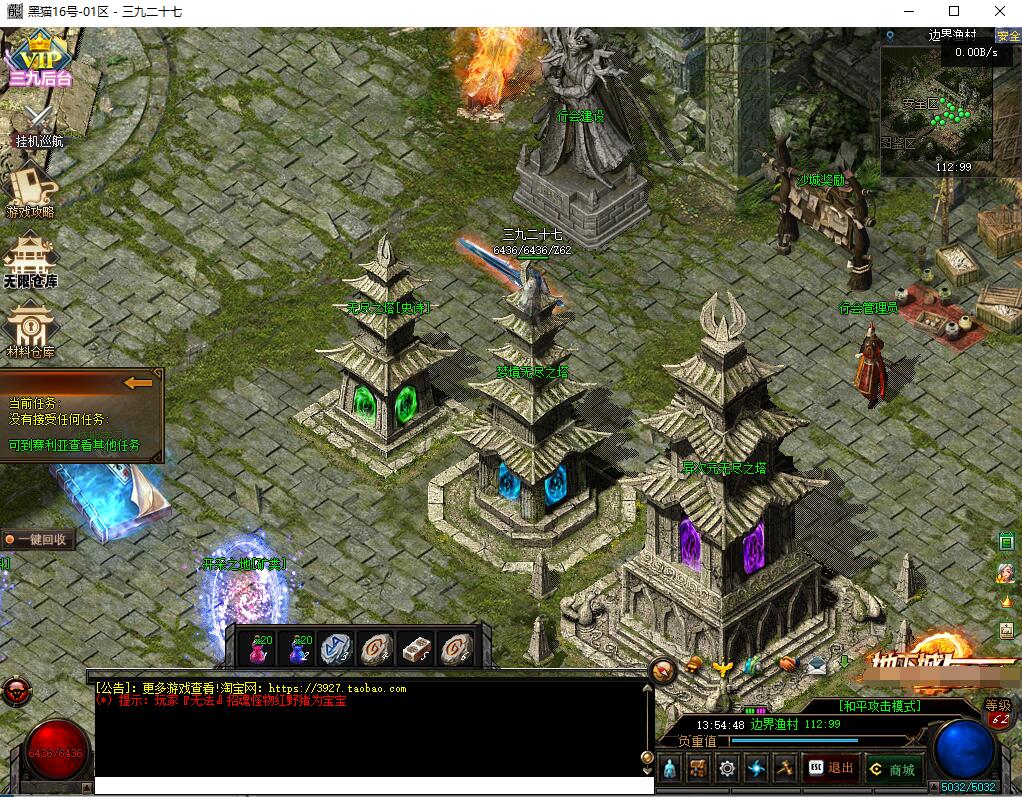The image size is (1022, 797).
Task: Open the 材料仓库 material warehouse
Action: tap(31, 331)
